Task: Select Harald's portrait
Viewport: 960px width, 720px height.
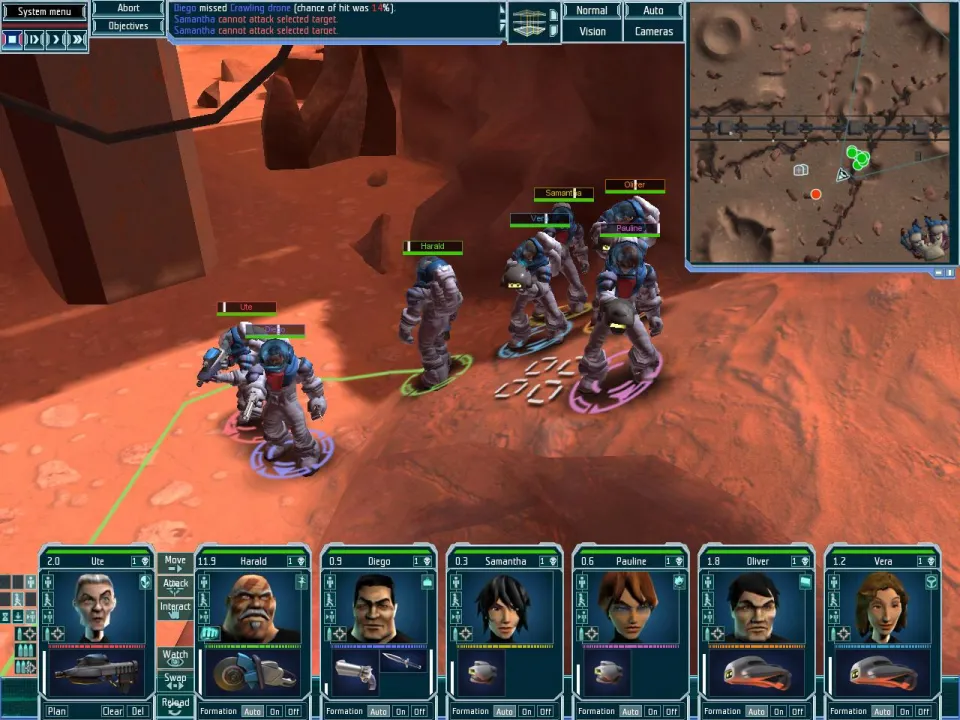Action: pyautogui.click(x=252, y=607)
